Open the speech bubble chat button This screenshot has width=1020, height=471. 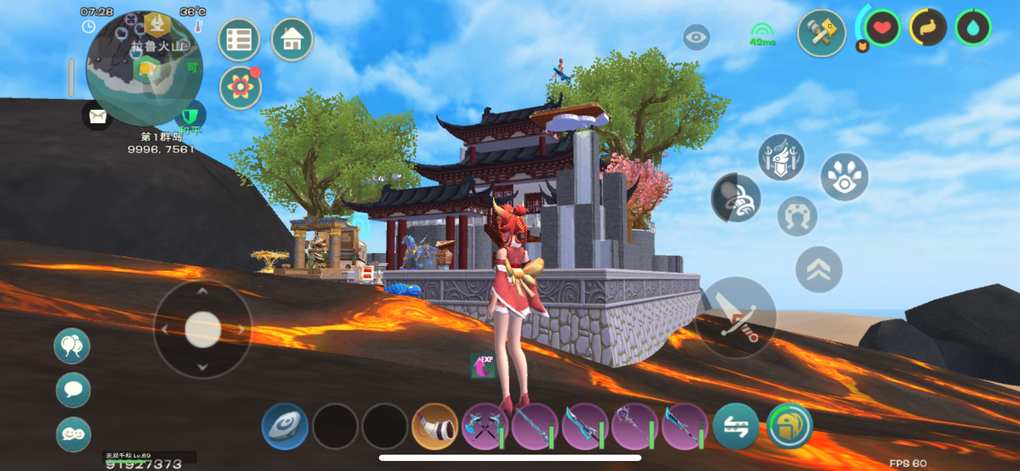[x=73, y=390]
